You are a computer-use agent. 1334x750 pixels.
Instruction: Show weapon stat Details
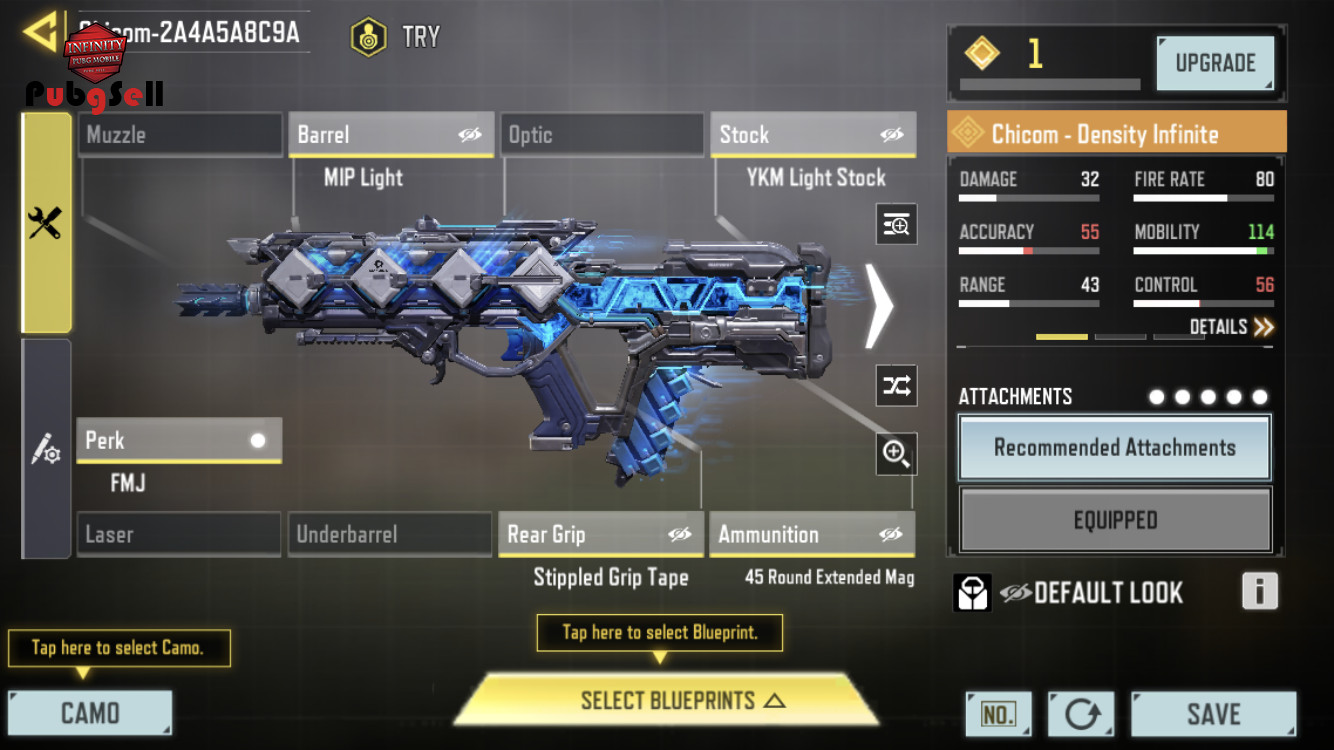pos(1231,327)
